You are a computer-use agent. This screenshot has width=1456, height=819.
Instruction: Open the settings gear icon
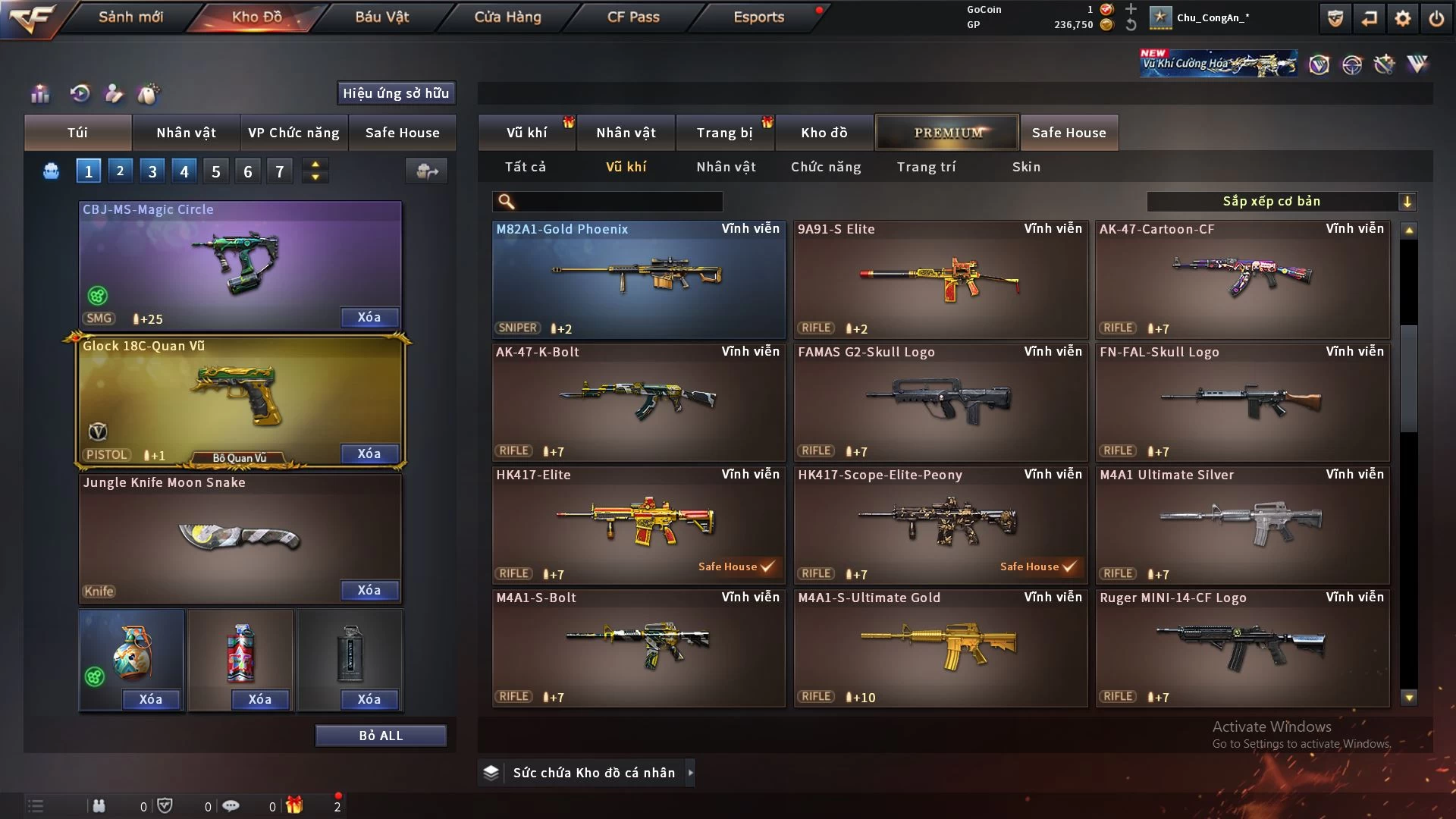pos(1403,18)
